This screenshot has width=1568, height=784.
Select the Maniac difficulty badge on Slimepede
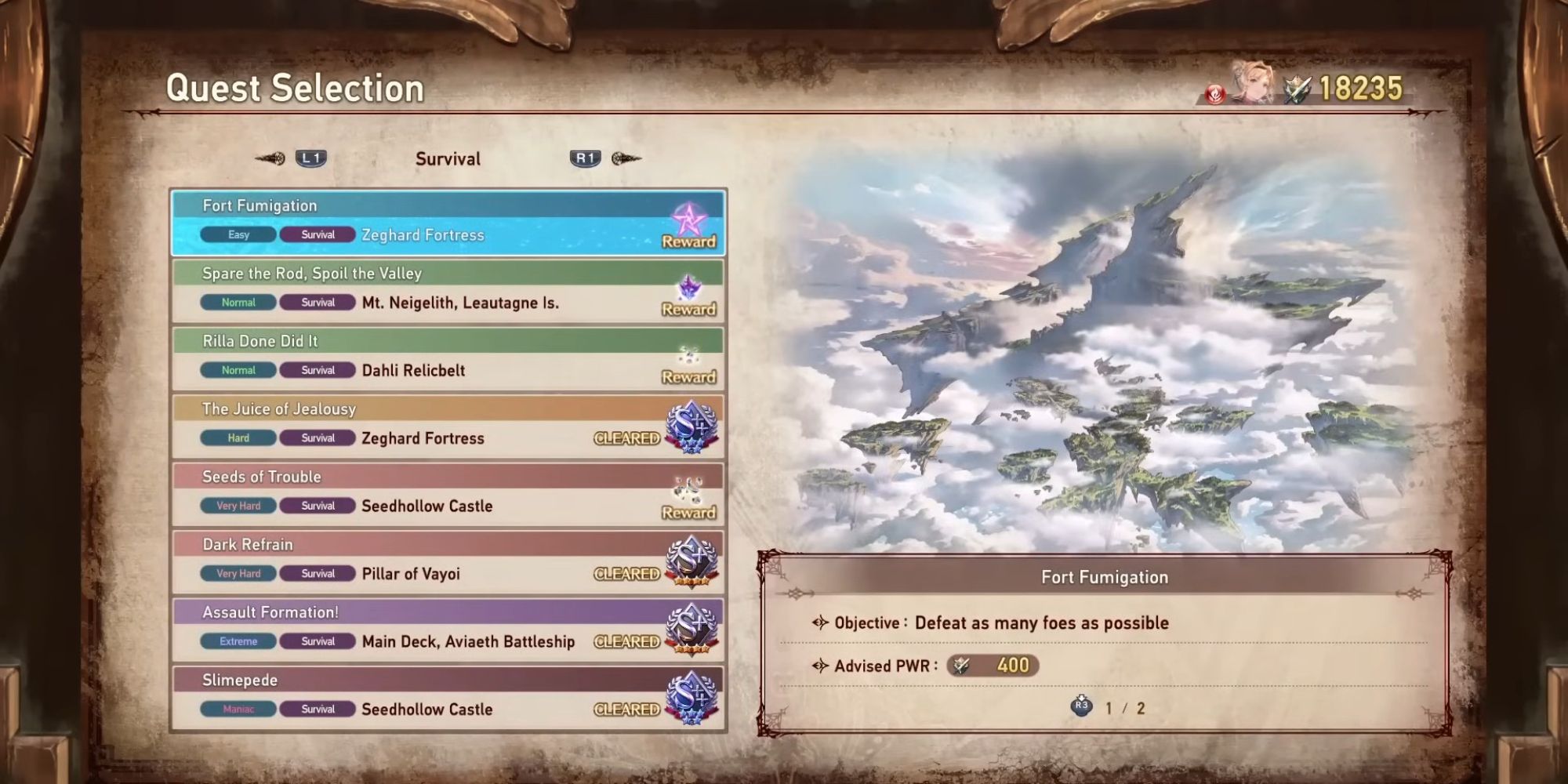tap(237, 708)
